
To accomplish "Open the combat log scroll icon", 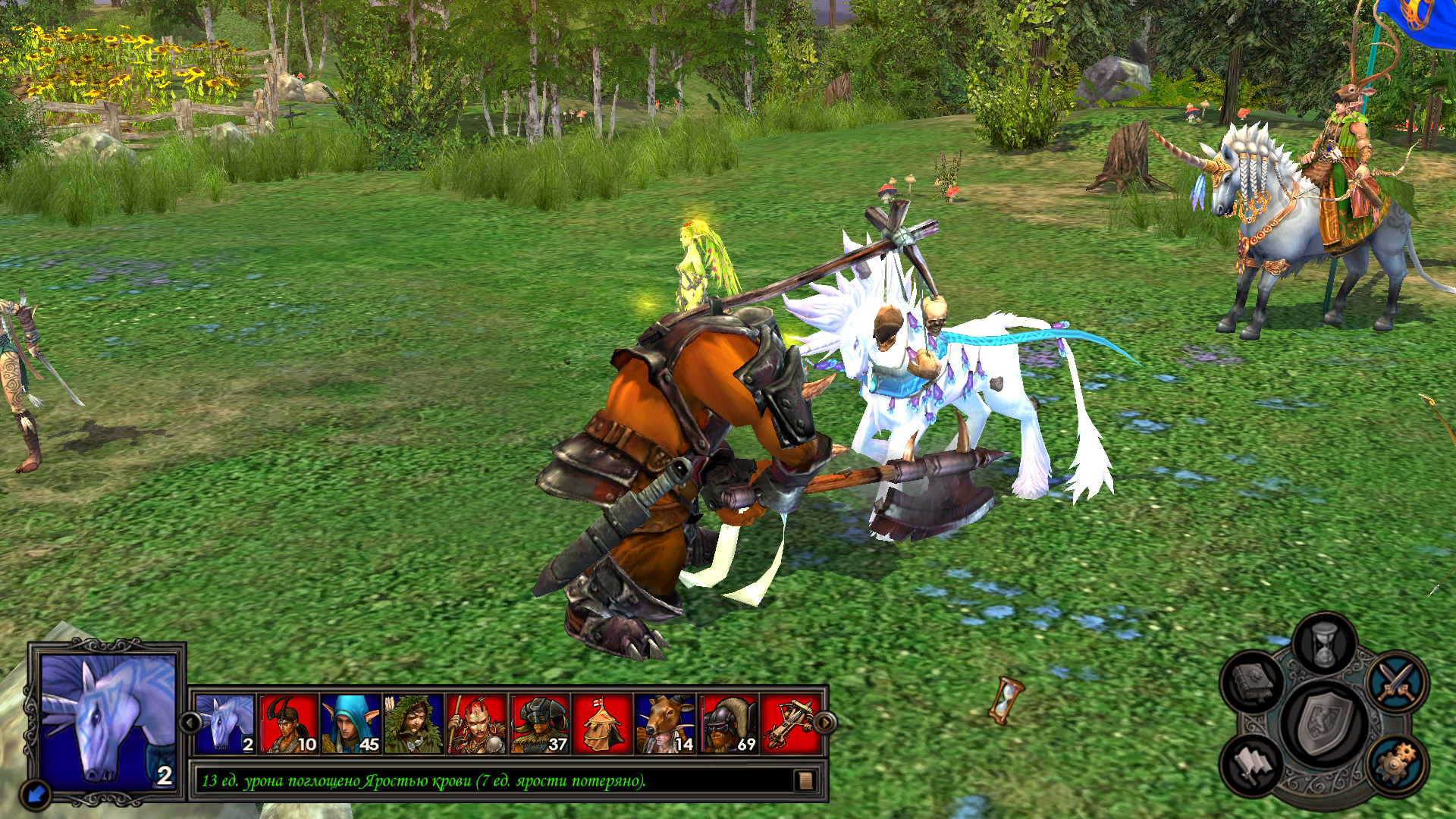I will [805, 780].
